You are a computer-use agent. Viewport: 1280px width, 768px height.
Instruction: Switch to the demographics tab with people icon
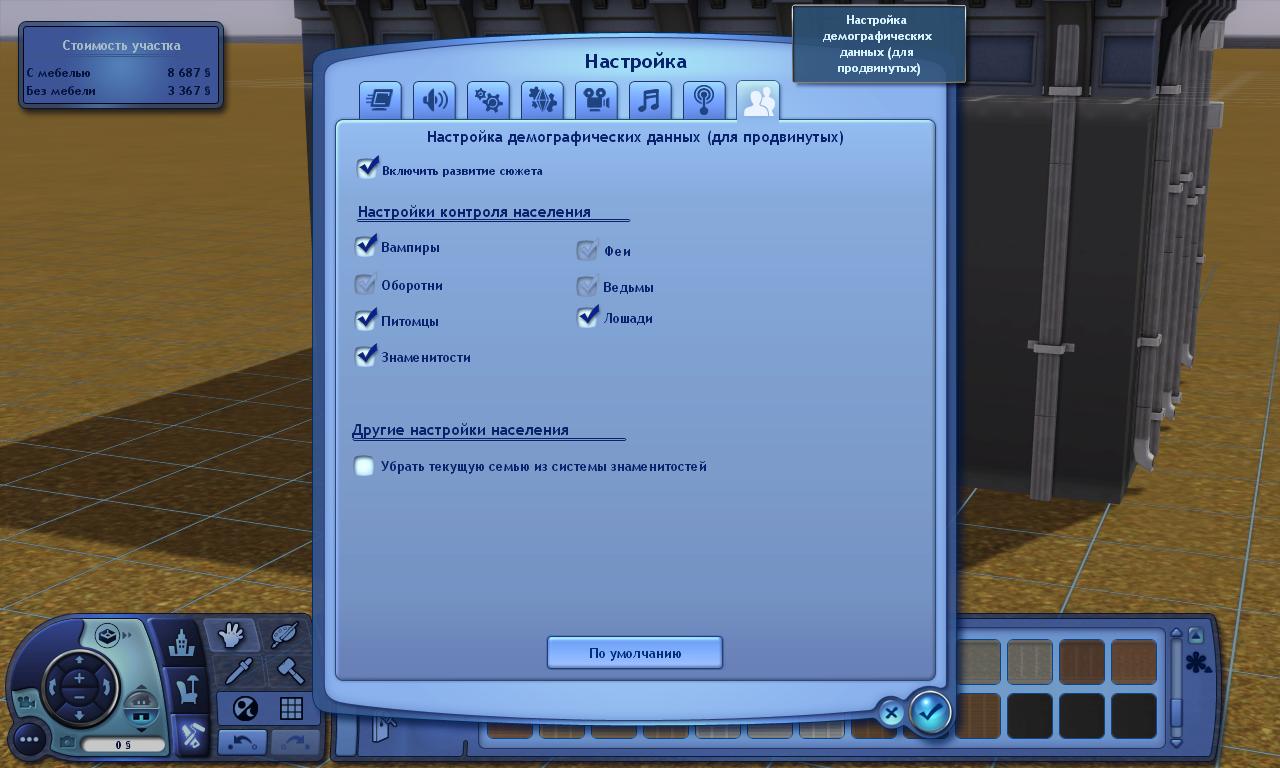(758, 99)
